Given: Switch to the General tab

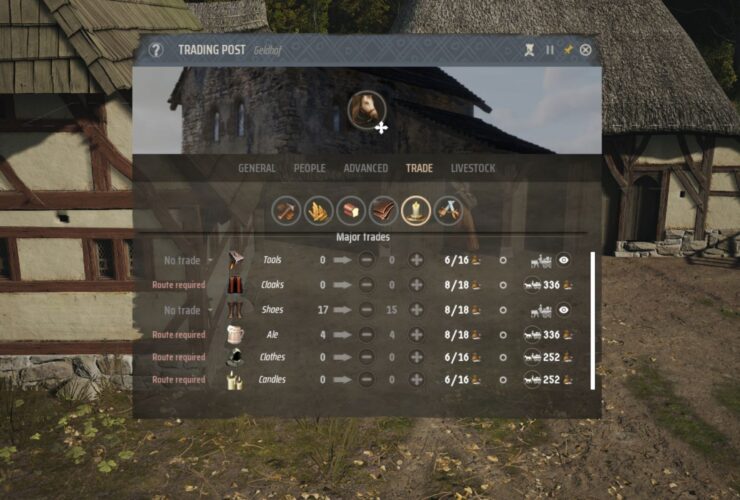Looking at the screenshot, I should pyautogui.click(x=257, y=168).
